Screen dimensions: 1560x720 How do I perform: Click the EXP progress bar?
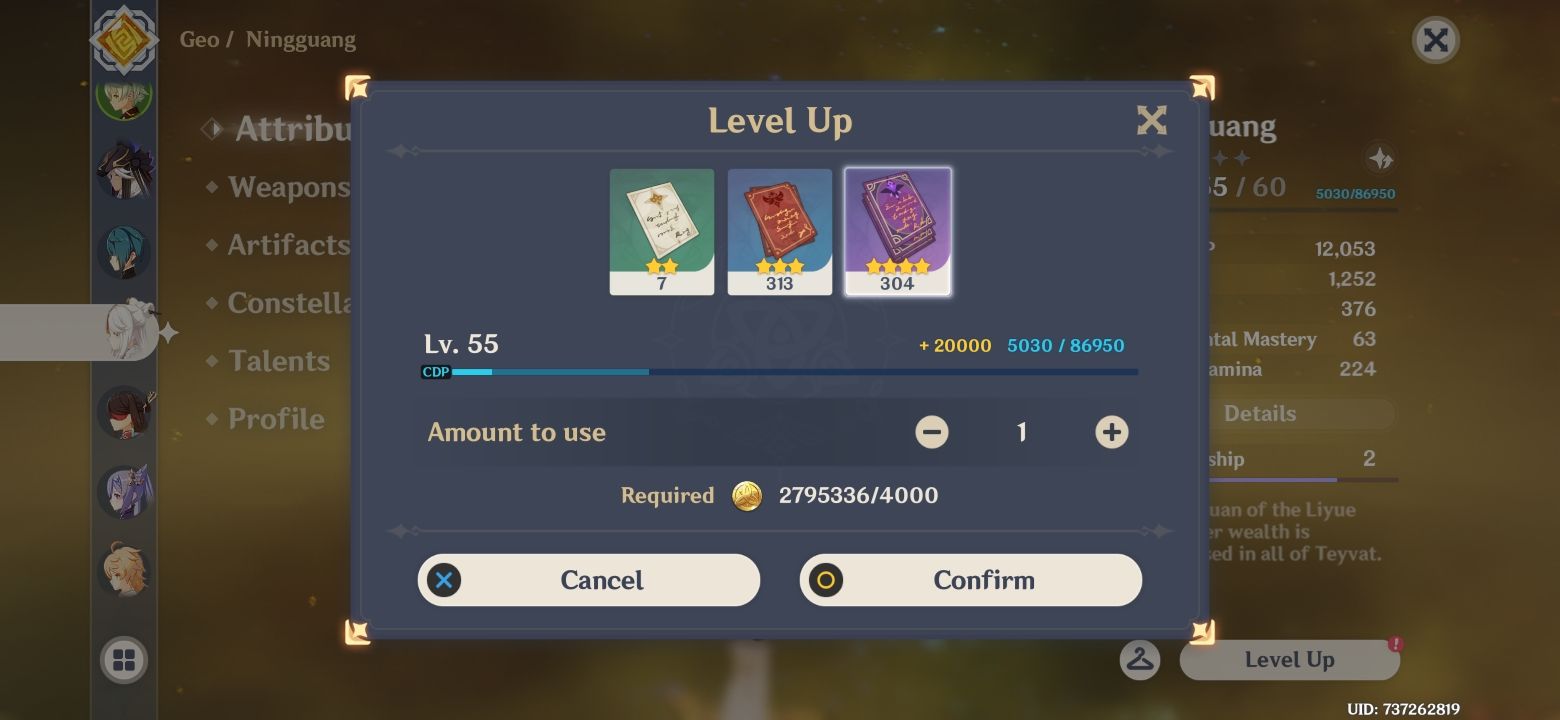(x=779, y=371)
